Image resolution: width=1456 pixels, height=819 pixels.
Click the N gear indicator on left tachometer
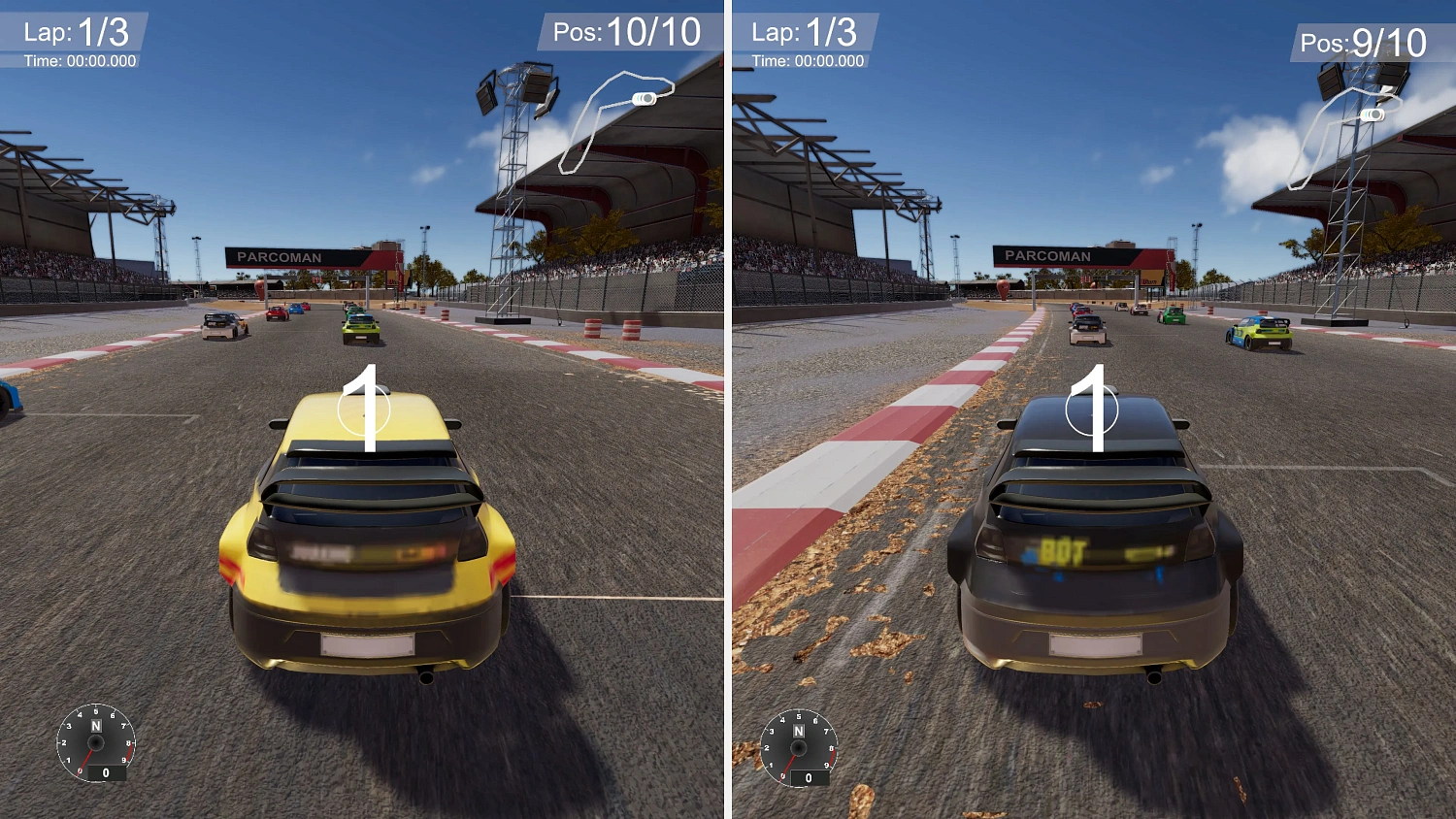point(96,727)
